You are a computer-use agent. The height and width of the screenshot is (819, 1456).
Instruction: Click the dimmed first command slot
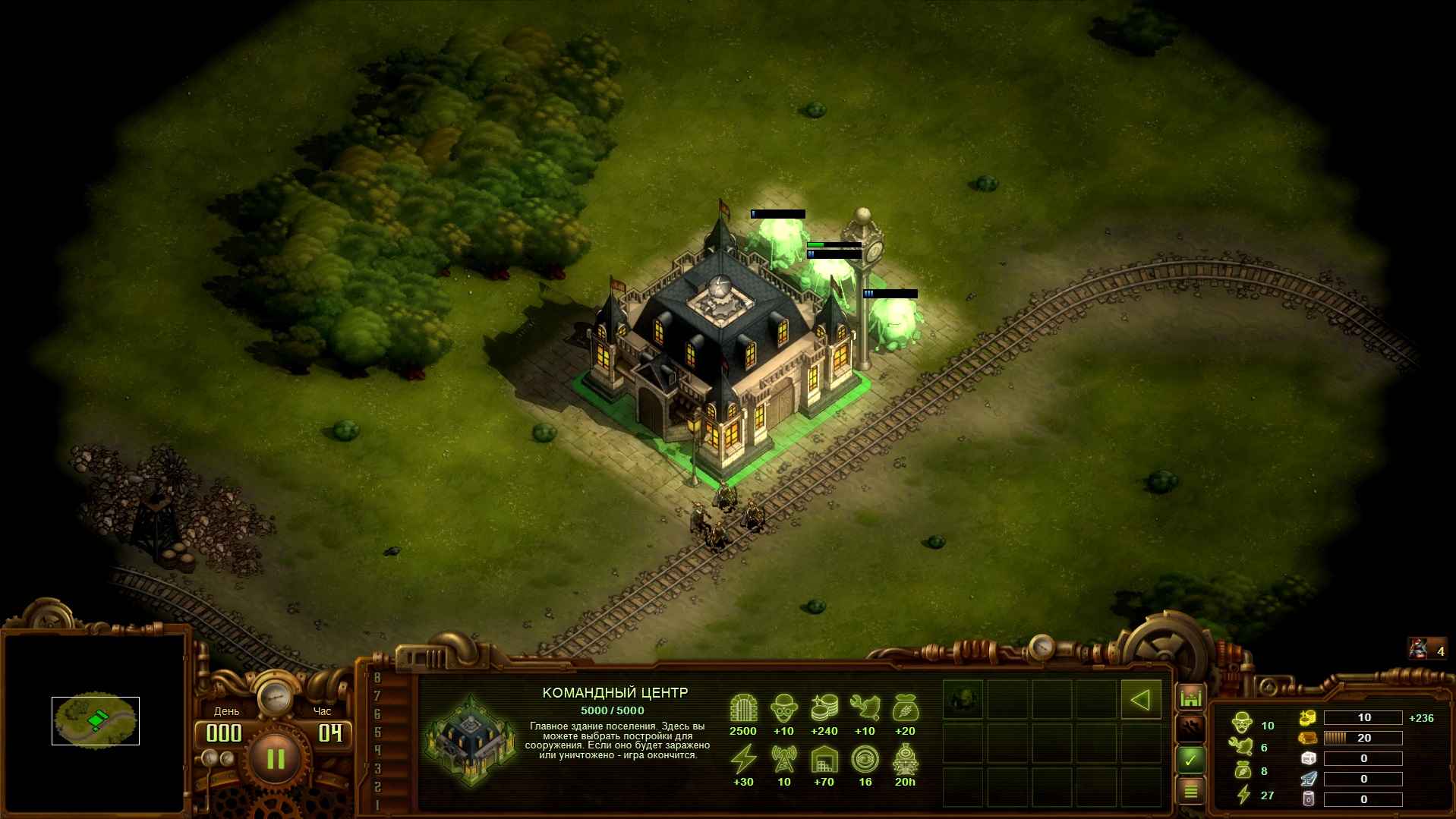click(x=963, y=700)
